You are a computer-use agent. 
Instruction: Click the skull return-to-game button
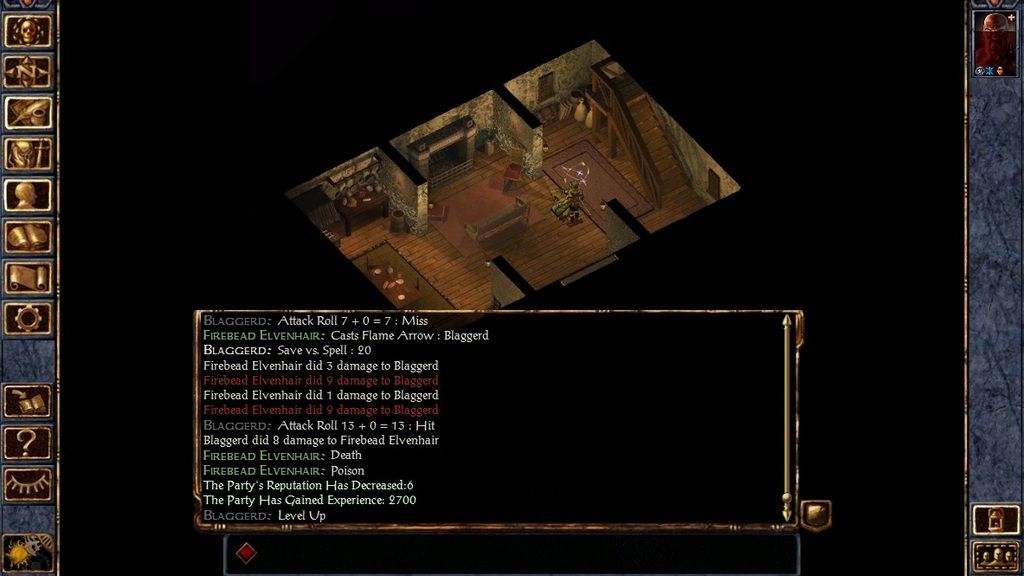28,30
